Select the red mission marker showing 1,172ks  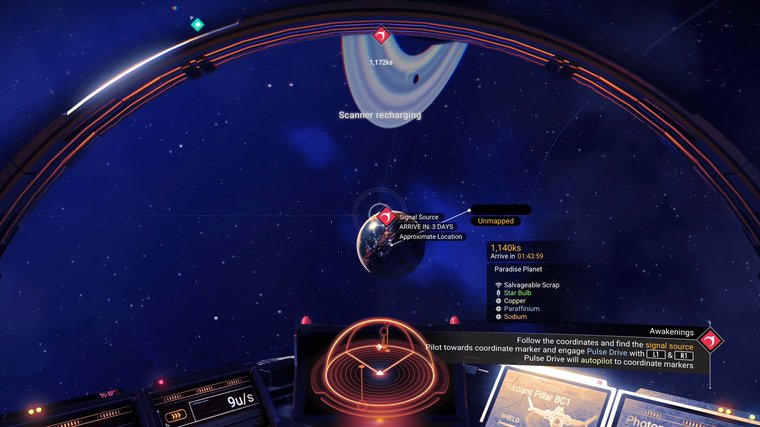pyautogui.click(x=380, y=38)
